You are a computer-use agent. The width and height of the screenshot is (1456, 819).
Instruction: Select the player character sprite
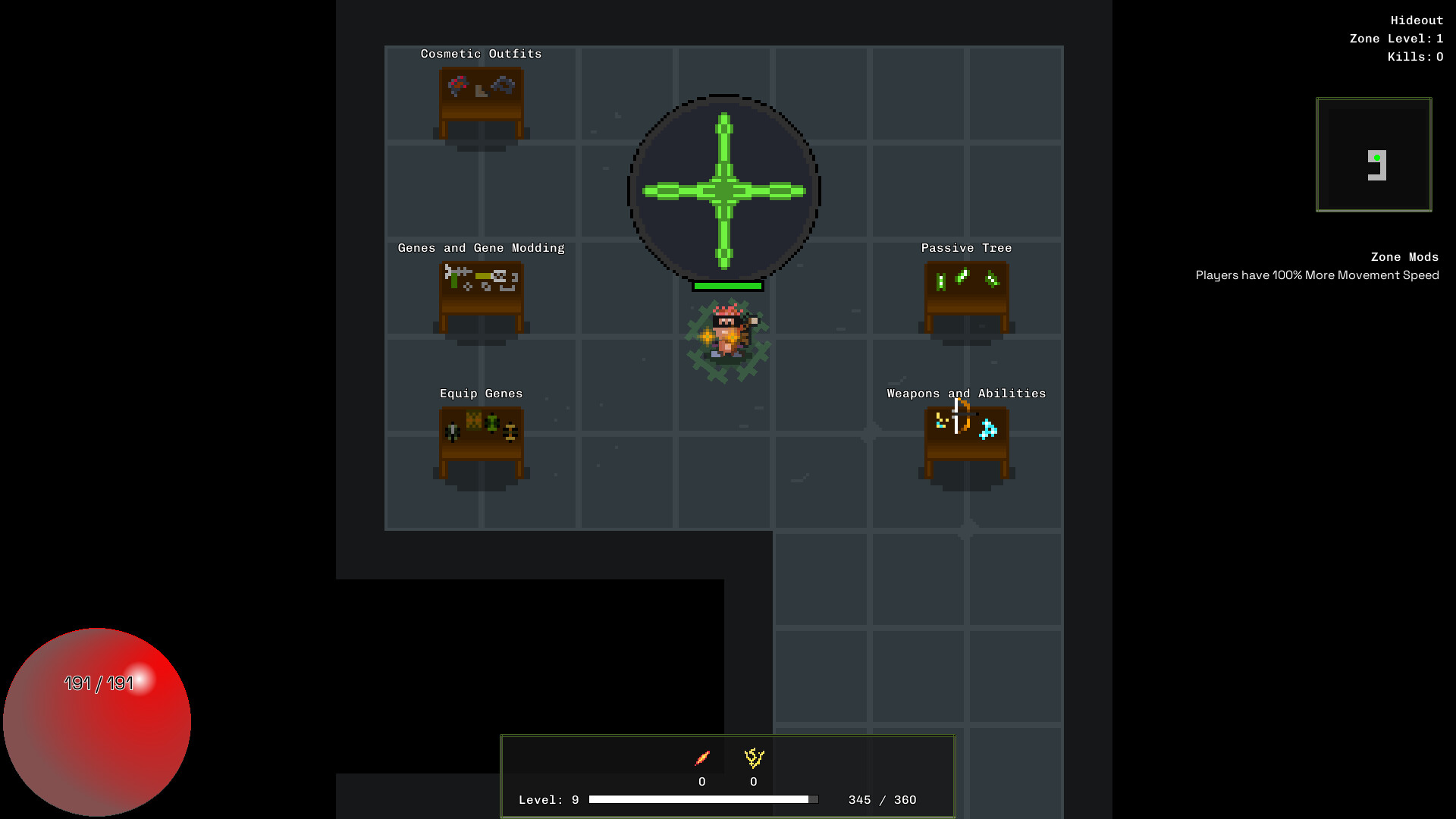728,334
